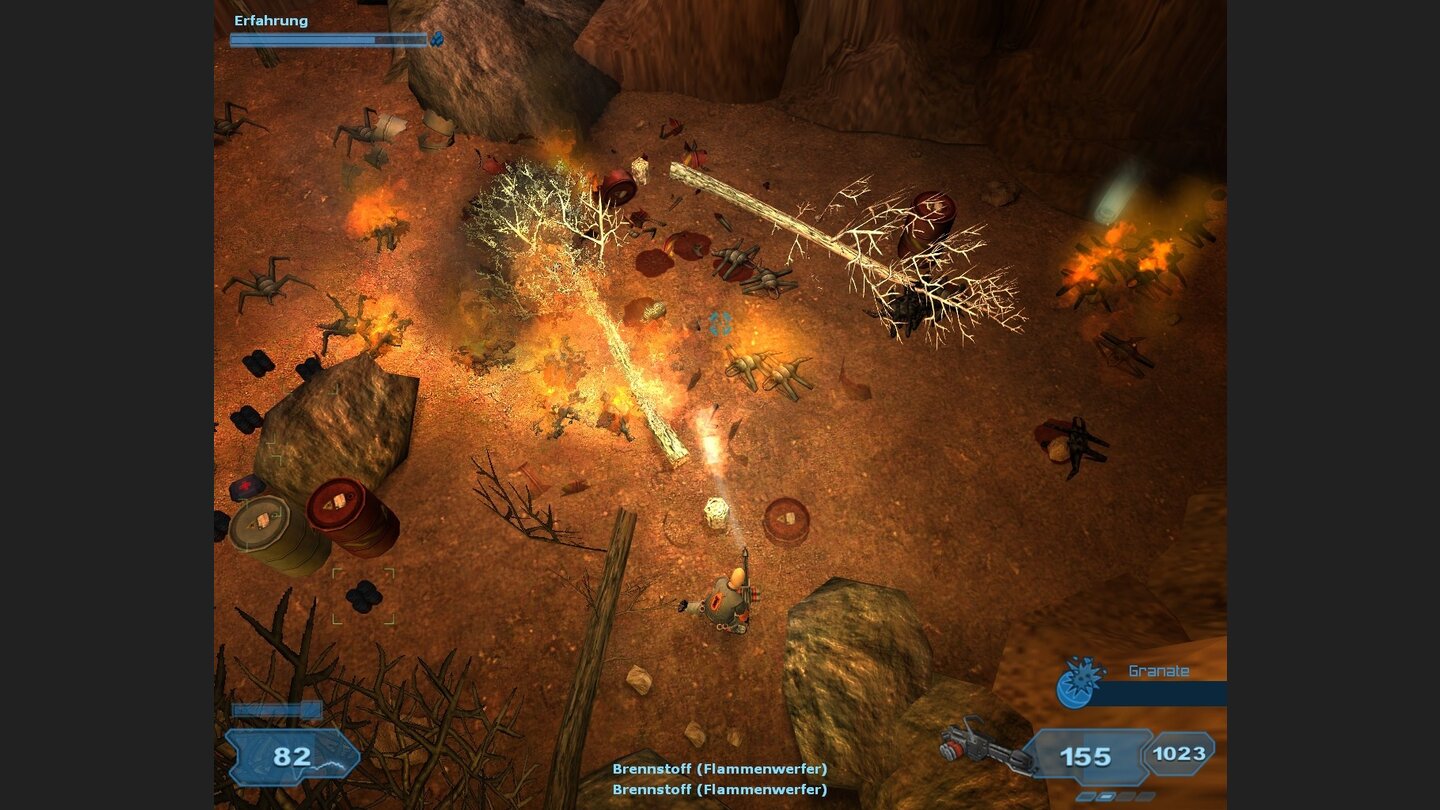Expand the rightmost weapon slot indicator
The height and width of the screenshot is (810, 1440).
coord(1145,796)
